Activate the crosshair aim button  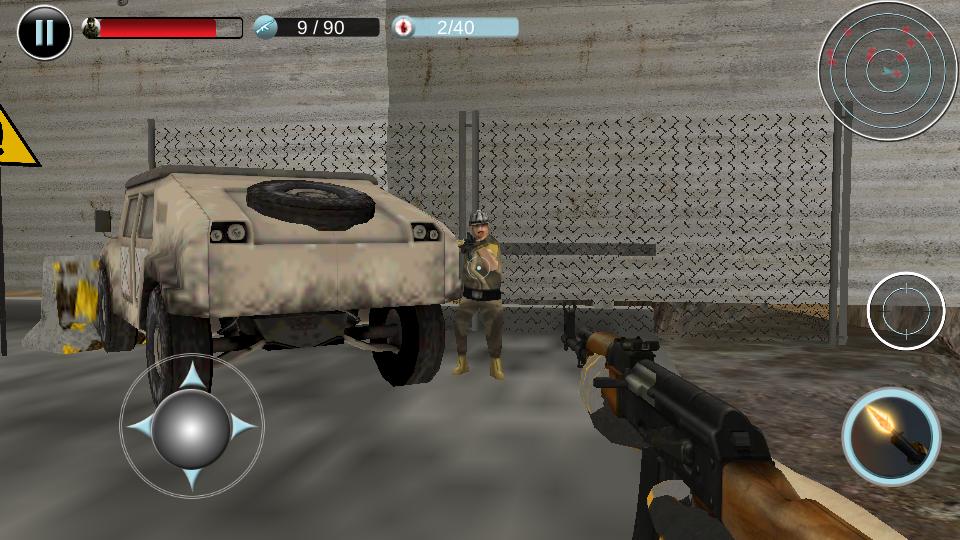[x=906, y=311]
